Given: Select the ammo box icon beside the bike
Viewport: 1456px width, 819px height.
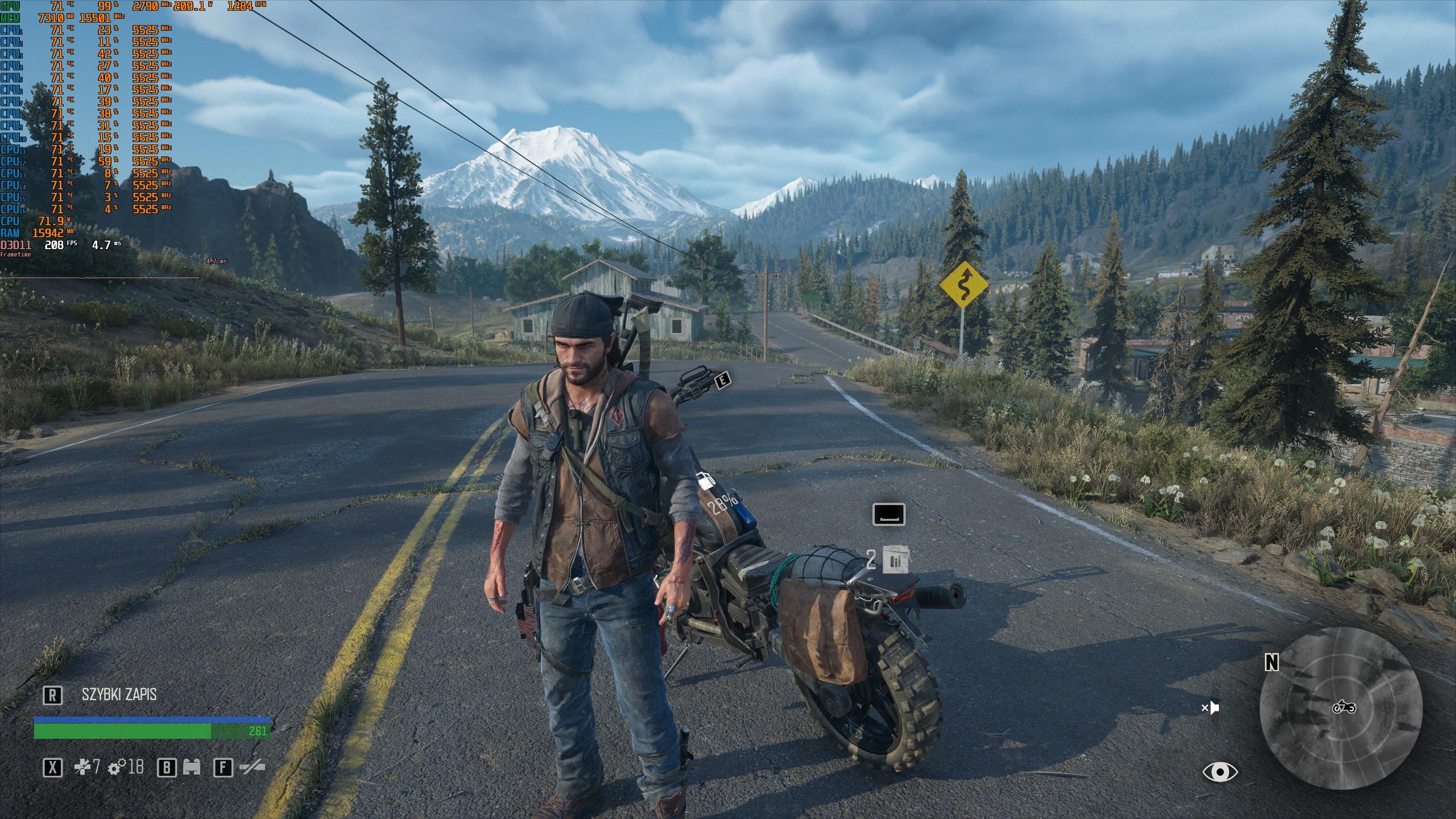Looking at the screenshot, I should [896, 560].
